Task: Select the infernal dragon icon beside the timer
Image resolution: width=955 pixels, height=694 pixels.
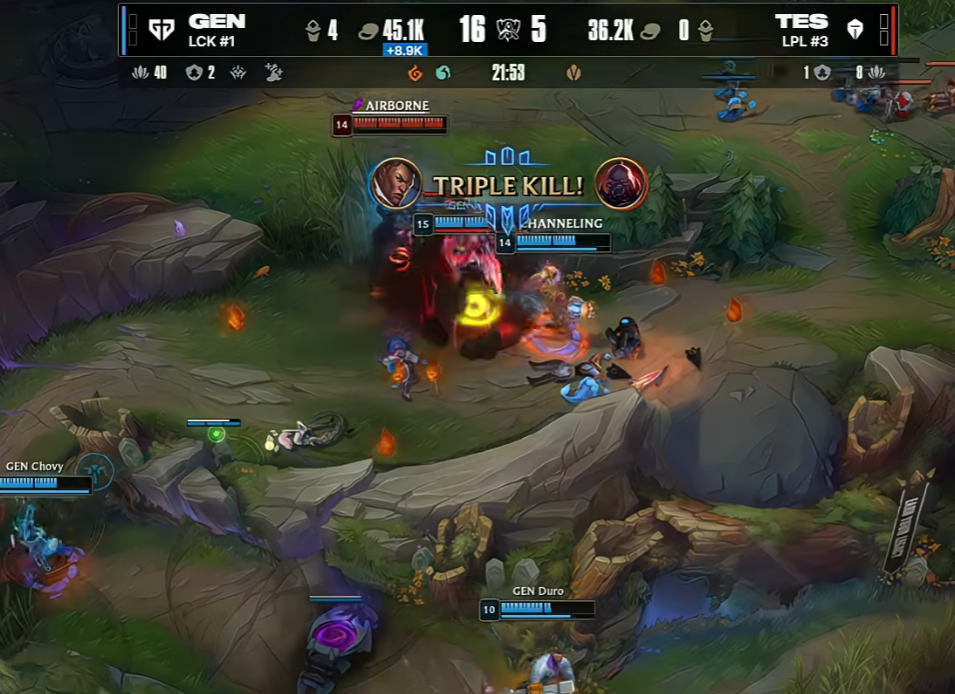Action: [415, 73]
